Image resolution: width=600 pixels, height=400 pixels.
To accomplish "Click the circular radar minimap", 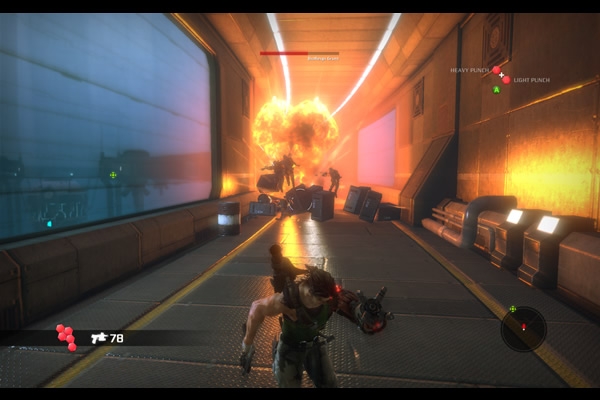I will [x=523, y=329].
